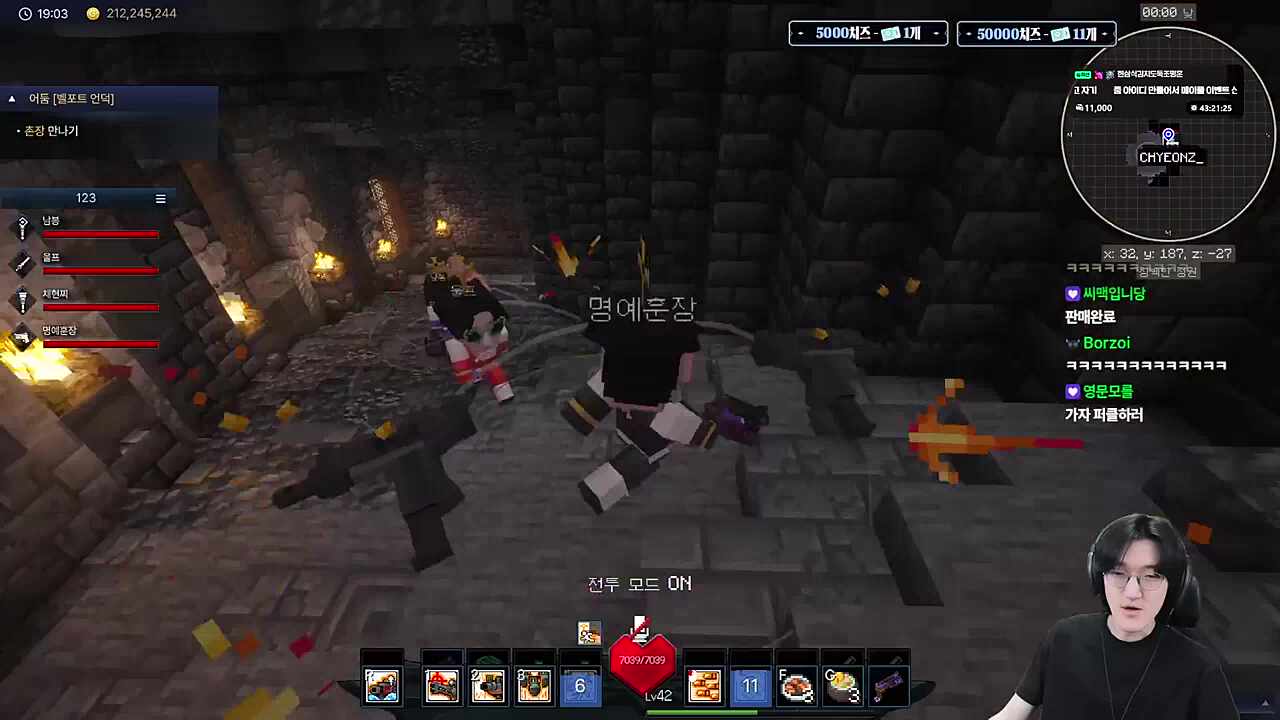Select party member 체현찌
The height and width of the screenshot is (720, 1280).
coord(55,295)
